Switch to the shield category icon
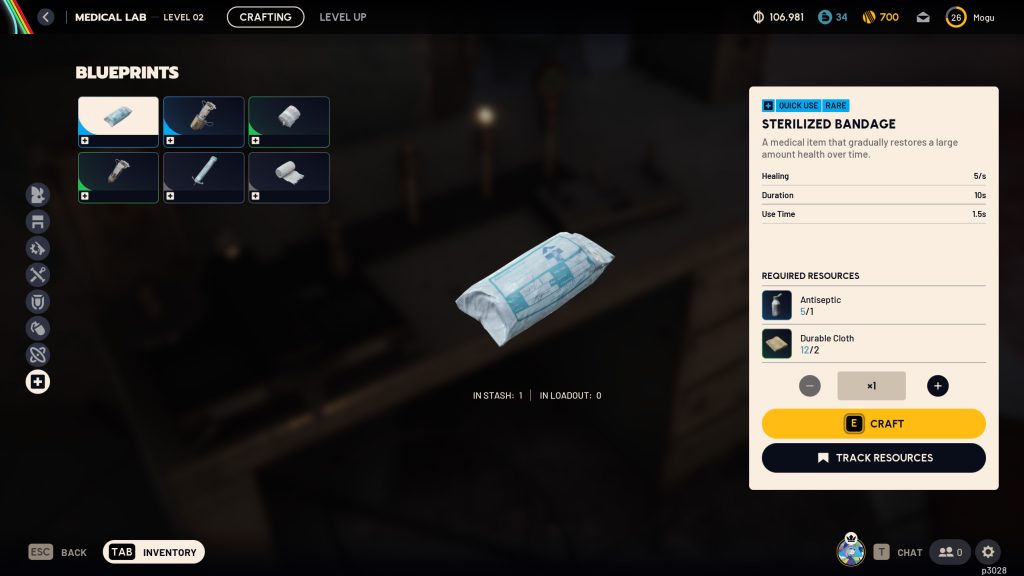Image resolution: width=1024 pixels, height=576 pixels. pos(38,301)
